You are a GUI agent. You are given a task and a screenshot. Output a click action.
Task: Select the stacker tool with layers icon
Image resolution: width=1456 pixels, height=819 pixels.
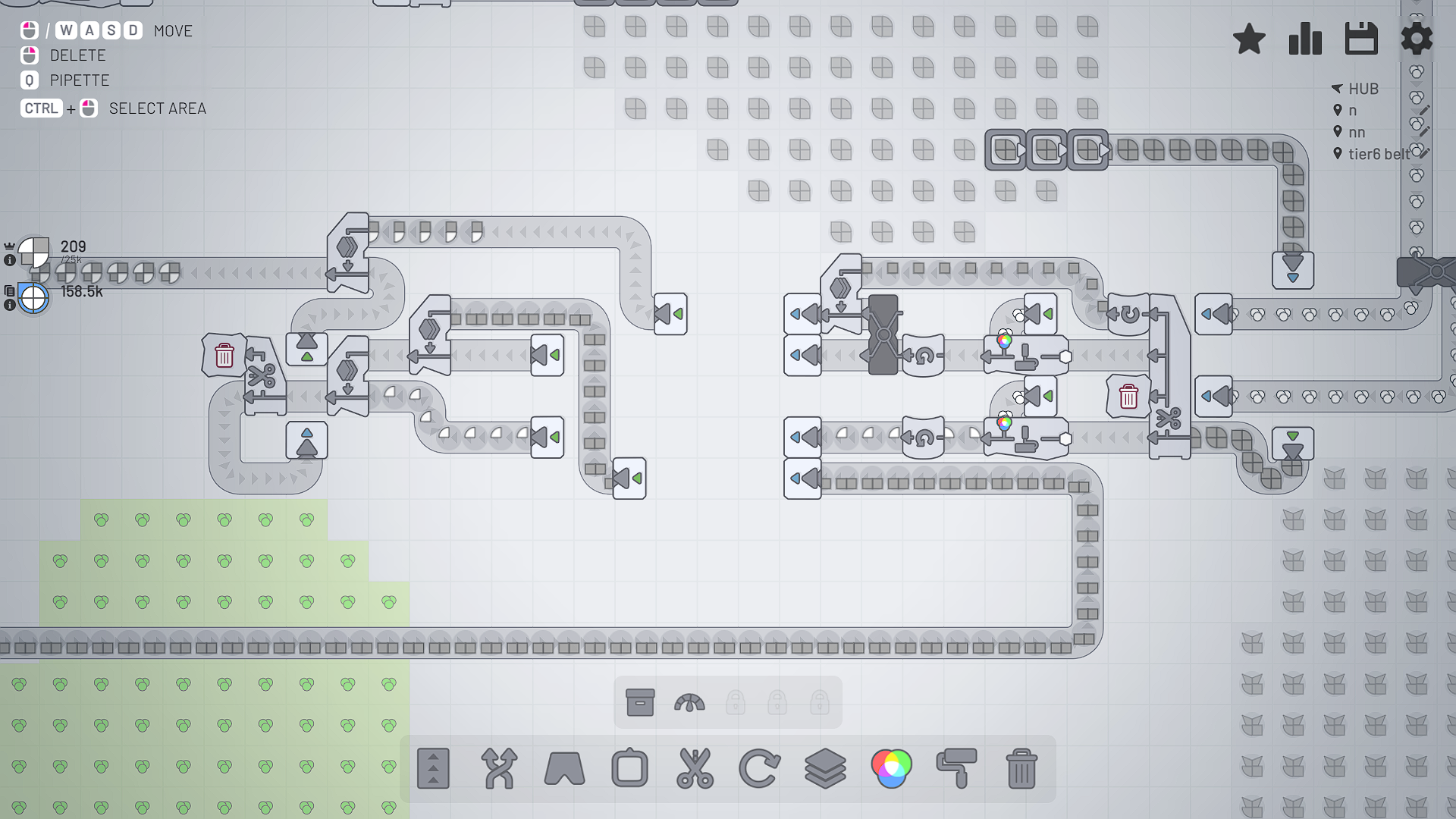(x=826, y=769)
